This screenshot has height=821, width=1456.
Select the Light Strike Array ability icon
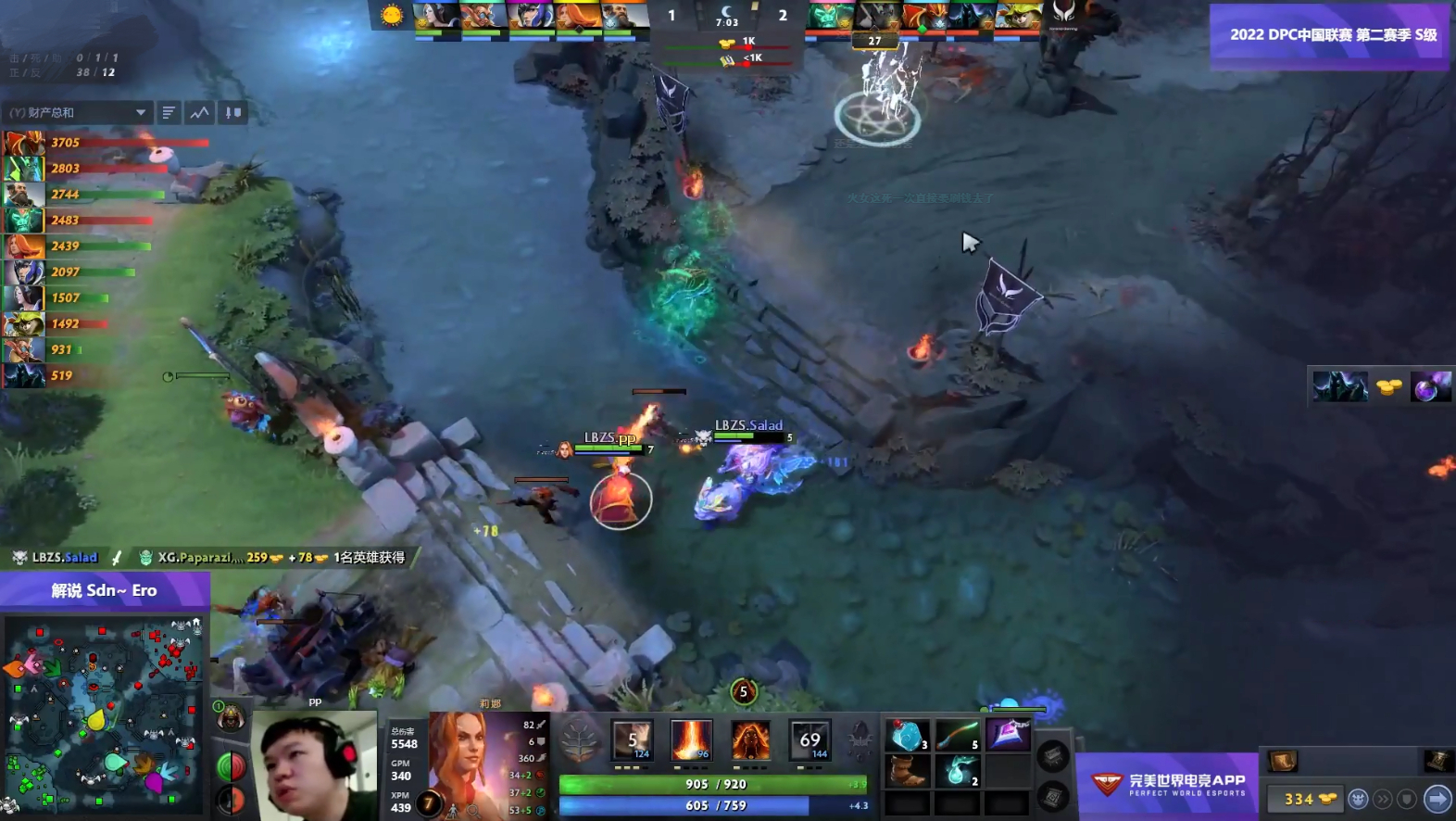point(690,740)
